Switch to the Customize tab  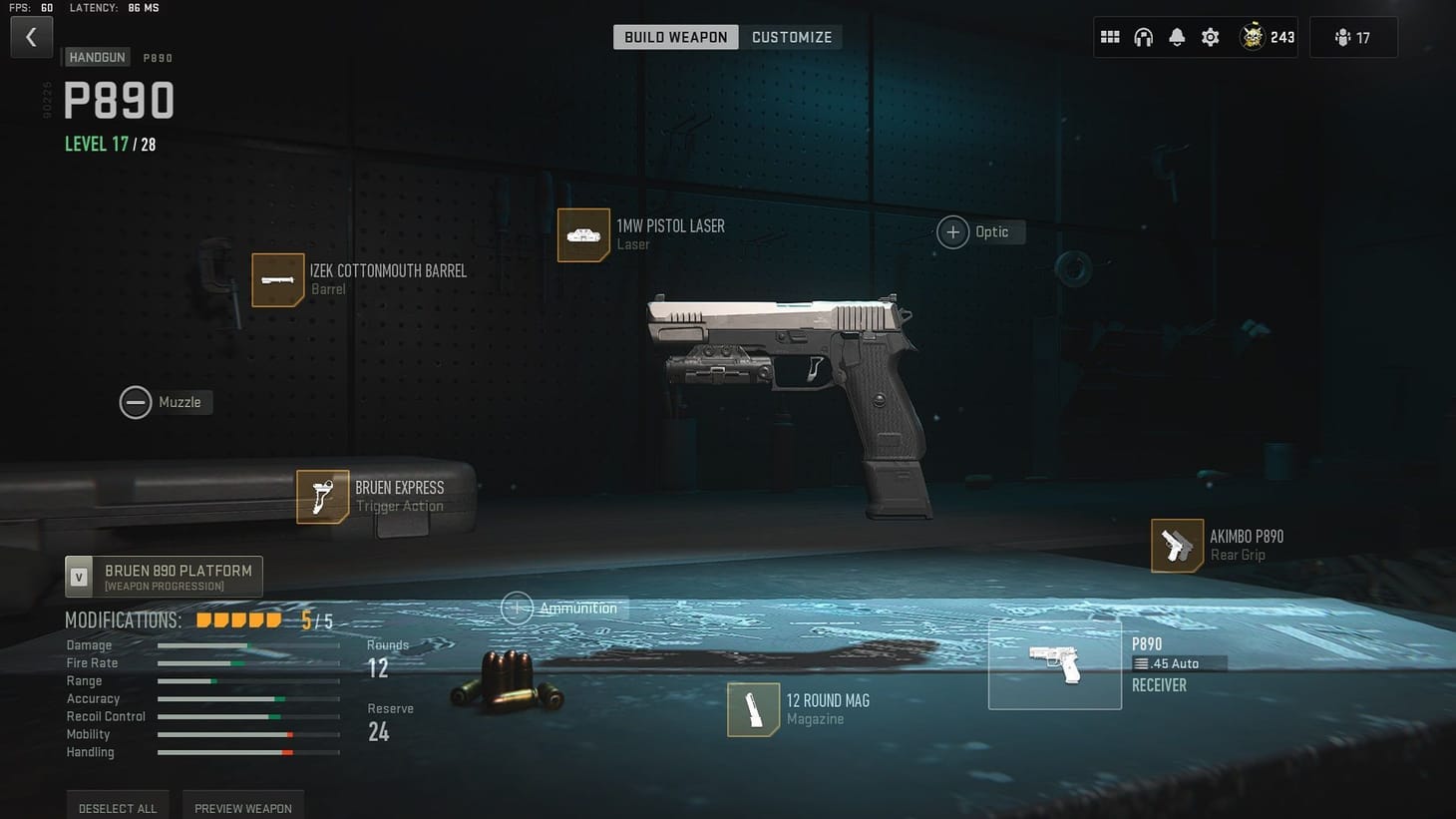[792, 36]
